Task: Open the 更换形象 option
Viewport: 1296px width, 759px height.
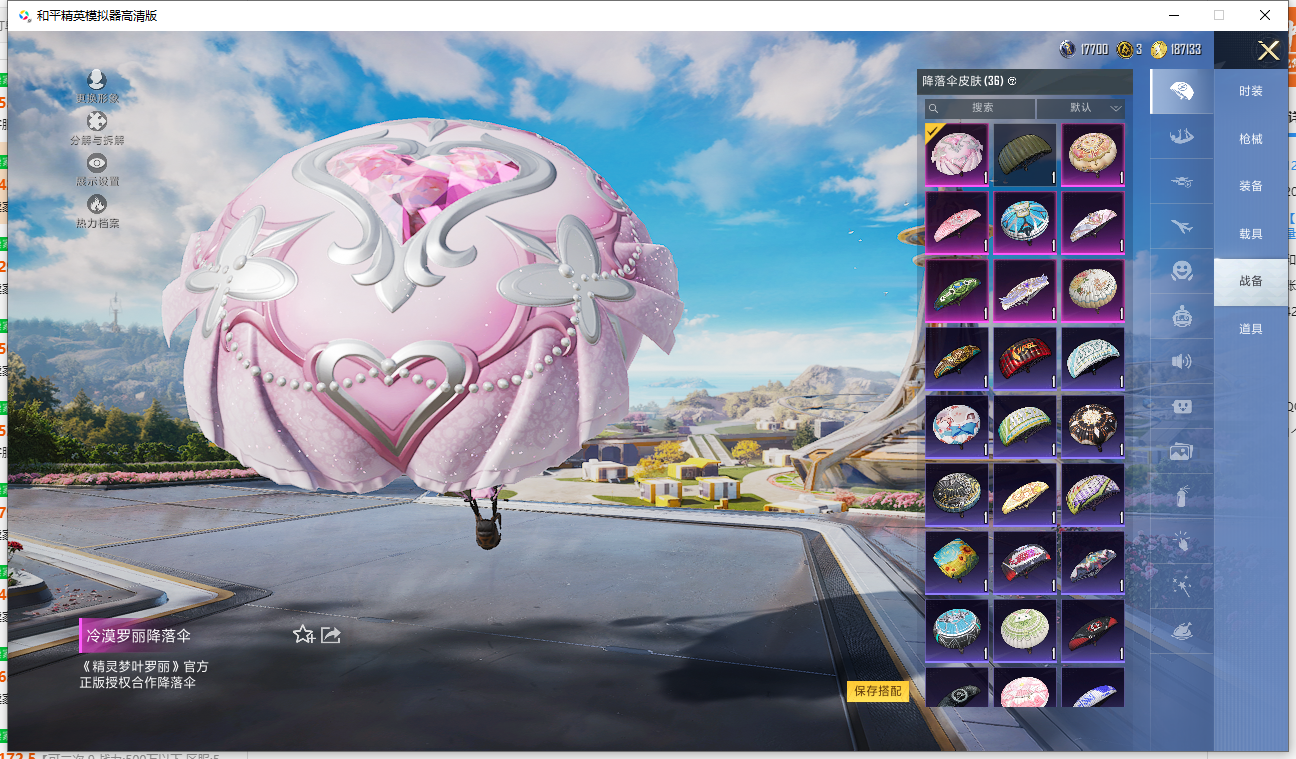Action: (x=97, y=85)
